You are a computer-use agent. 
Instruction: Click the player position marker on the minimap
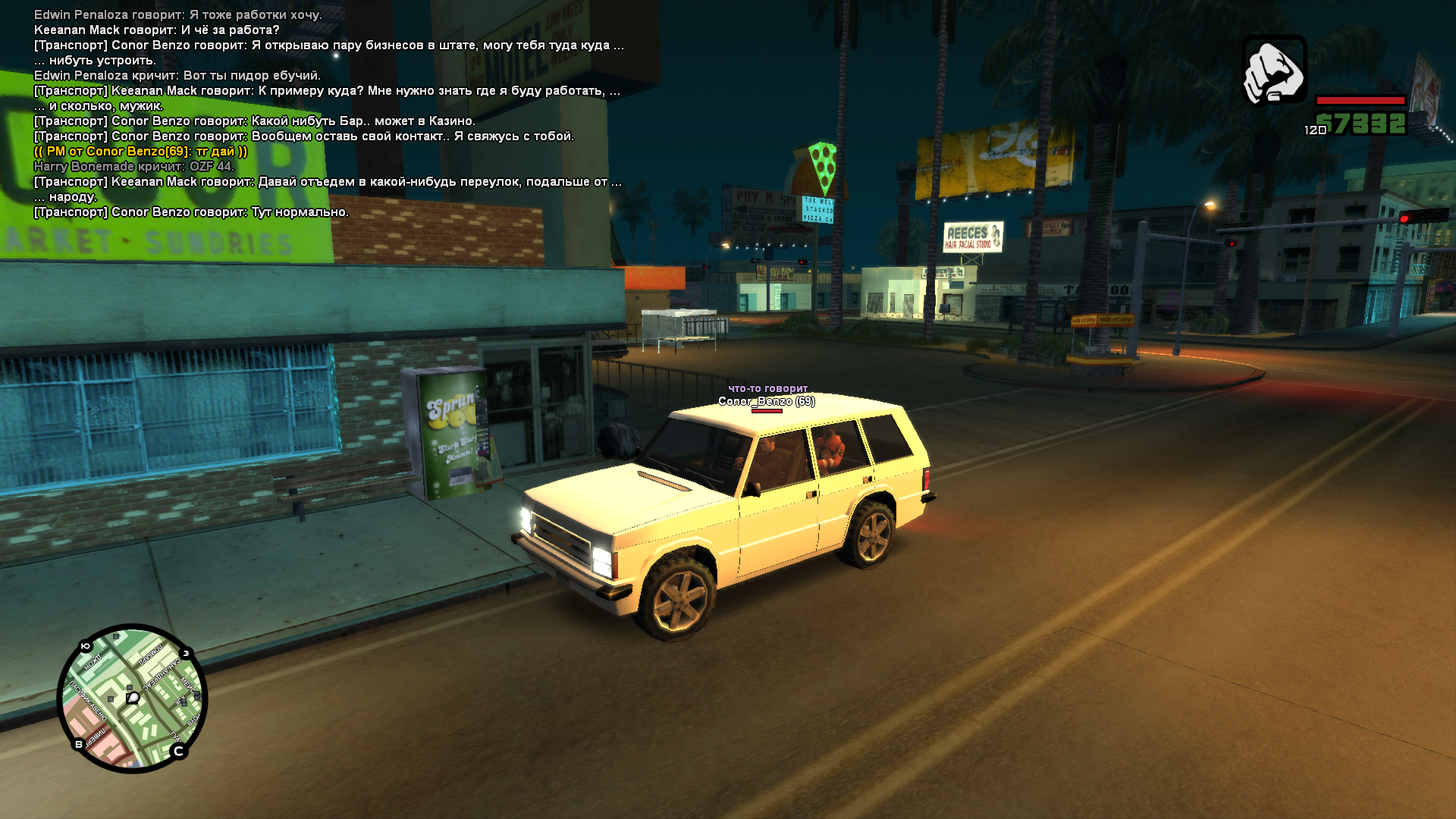click(133, 698)
